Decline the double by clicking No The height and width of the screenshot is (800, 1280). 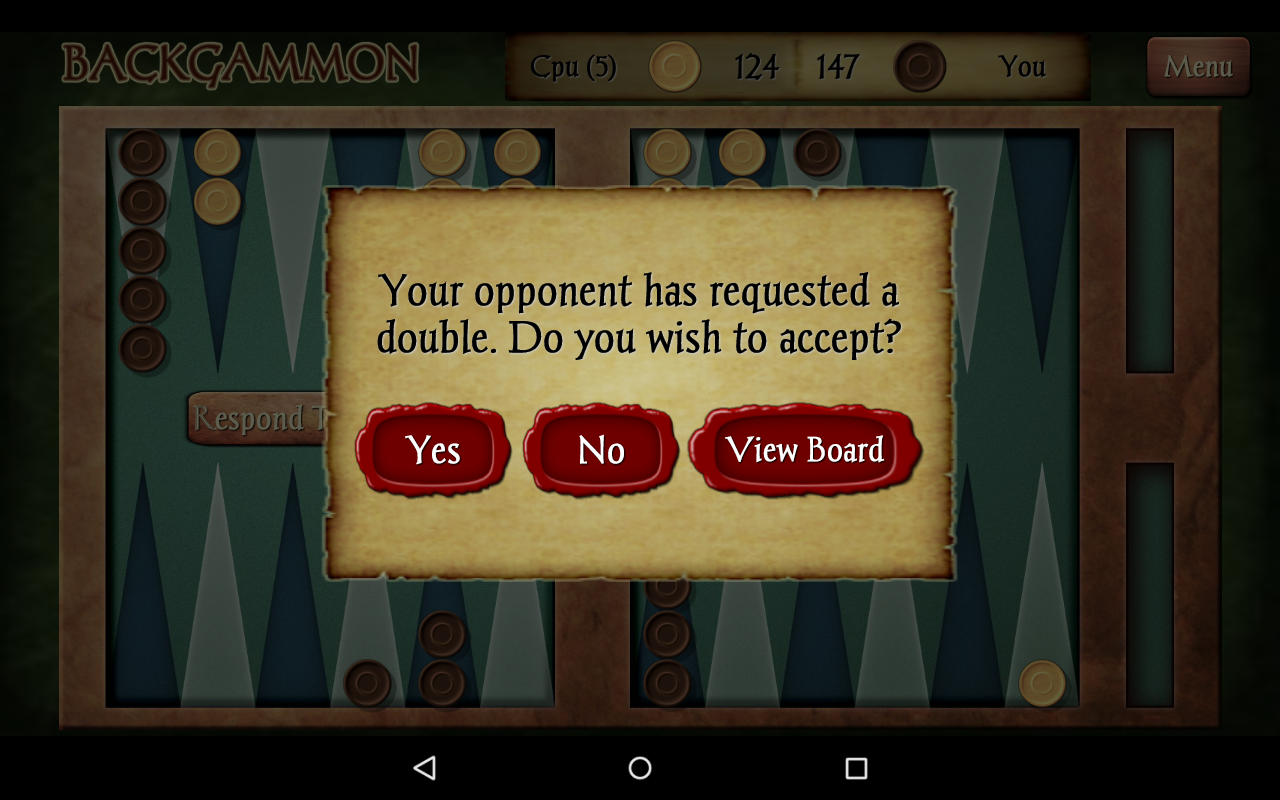[x=601, y=451]
